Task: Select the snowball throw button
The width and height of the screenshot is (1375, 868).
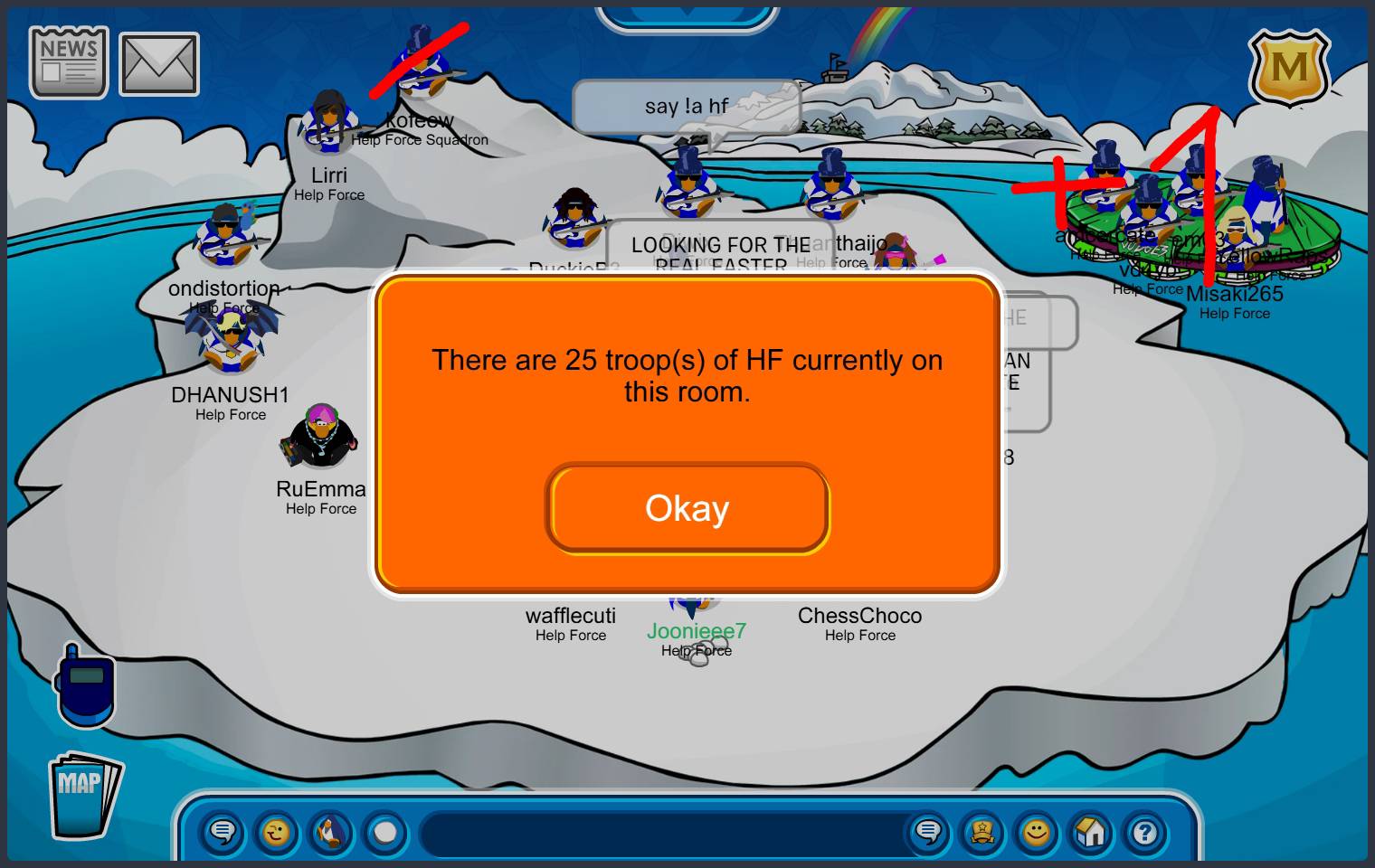Action: tap(385, 832)
